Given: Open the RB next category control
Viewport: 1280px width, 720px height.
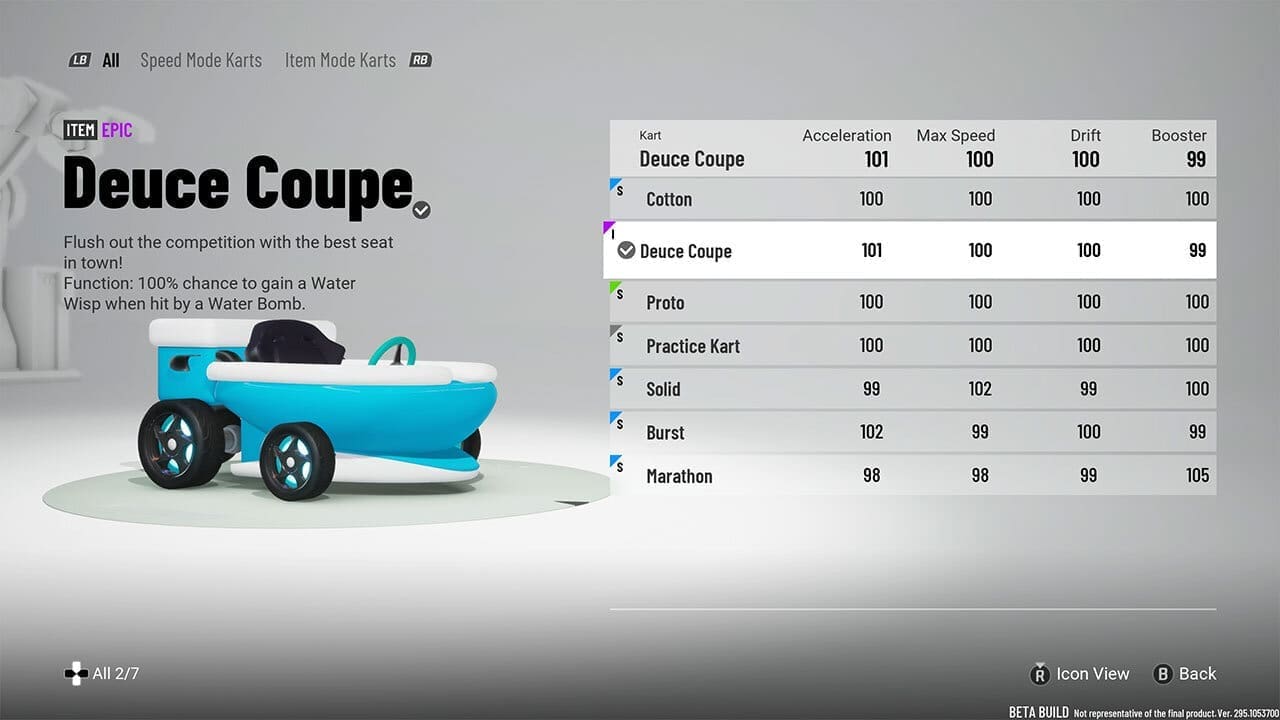Looking at the screenshot, I should tap(420, 60).
